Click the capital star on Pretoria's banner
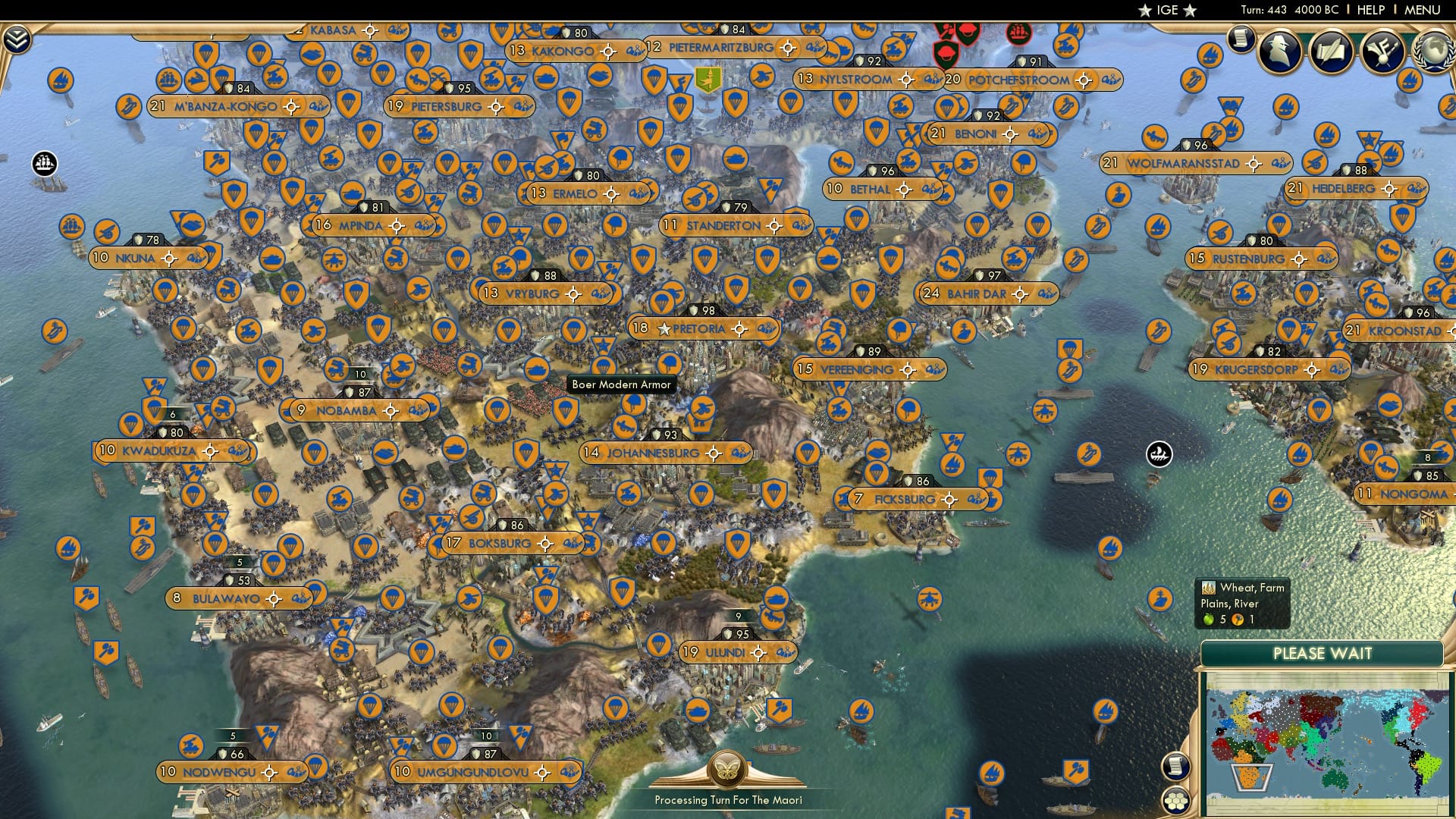Screen dimensions: 1456x819 click(664, 328)
